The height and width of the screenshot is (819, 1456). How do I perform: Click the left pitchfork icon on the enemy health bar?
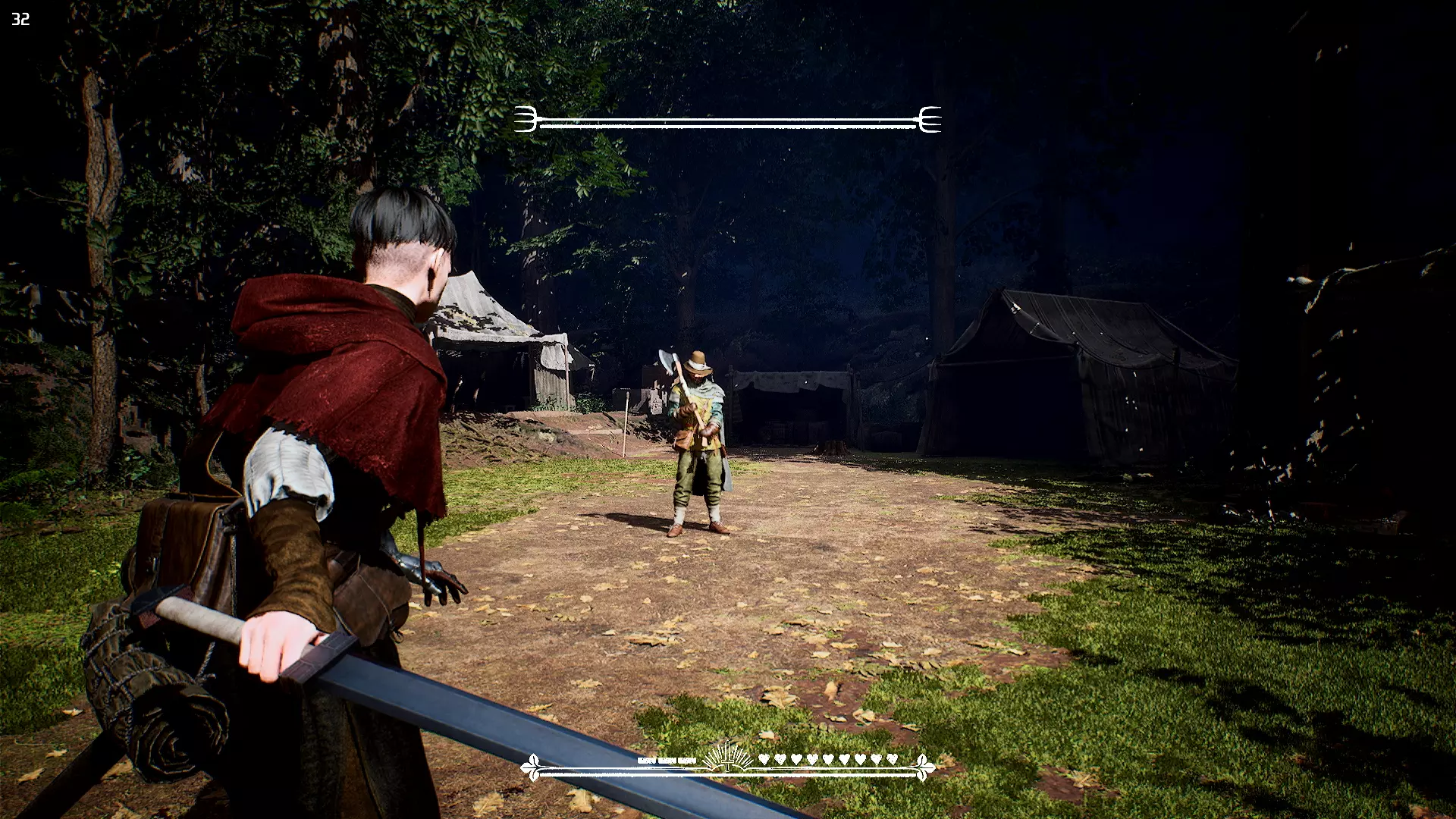pos(526,120)
